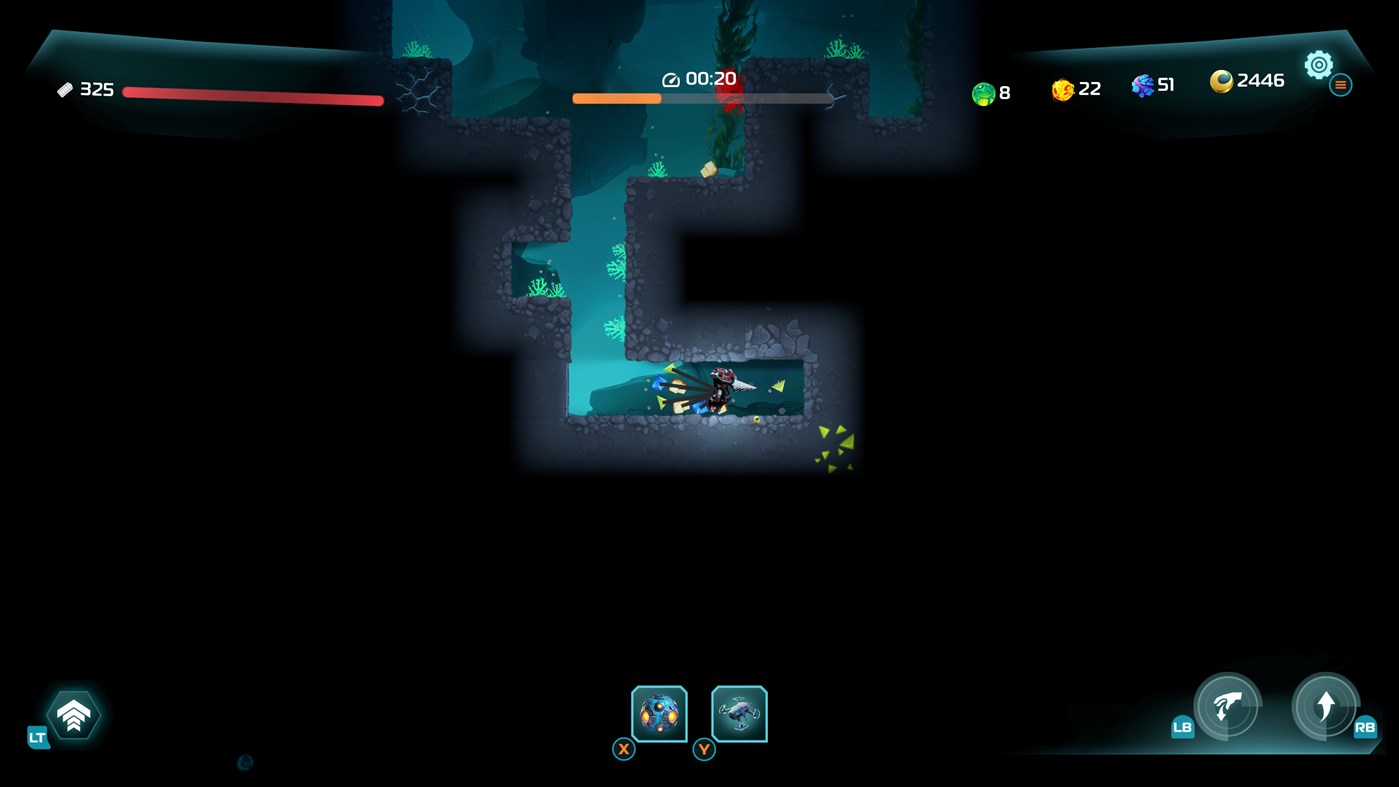Open the settings gear in top-right corner
This screenshot has width=1399, height=787.
1318,64
